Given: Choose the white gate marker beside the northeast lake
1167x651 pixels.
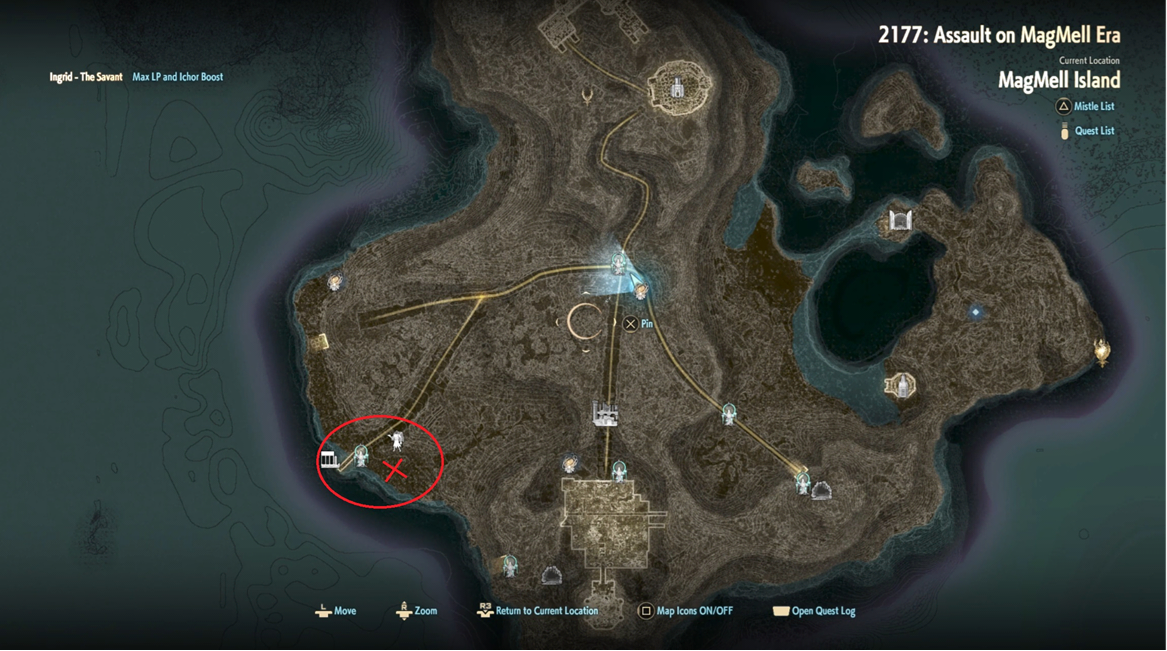Looking at the screenshot, I should [900, 220].
